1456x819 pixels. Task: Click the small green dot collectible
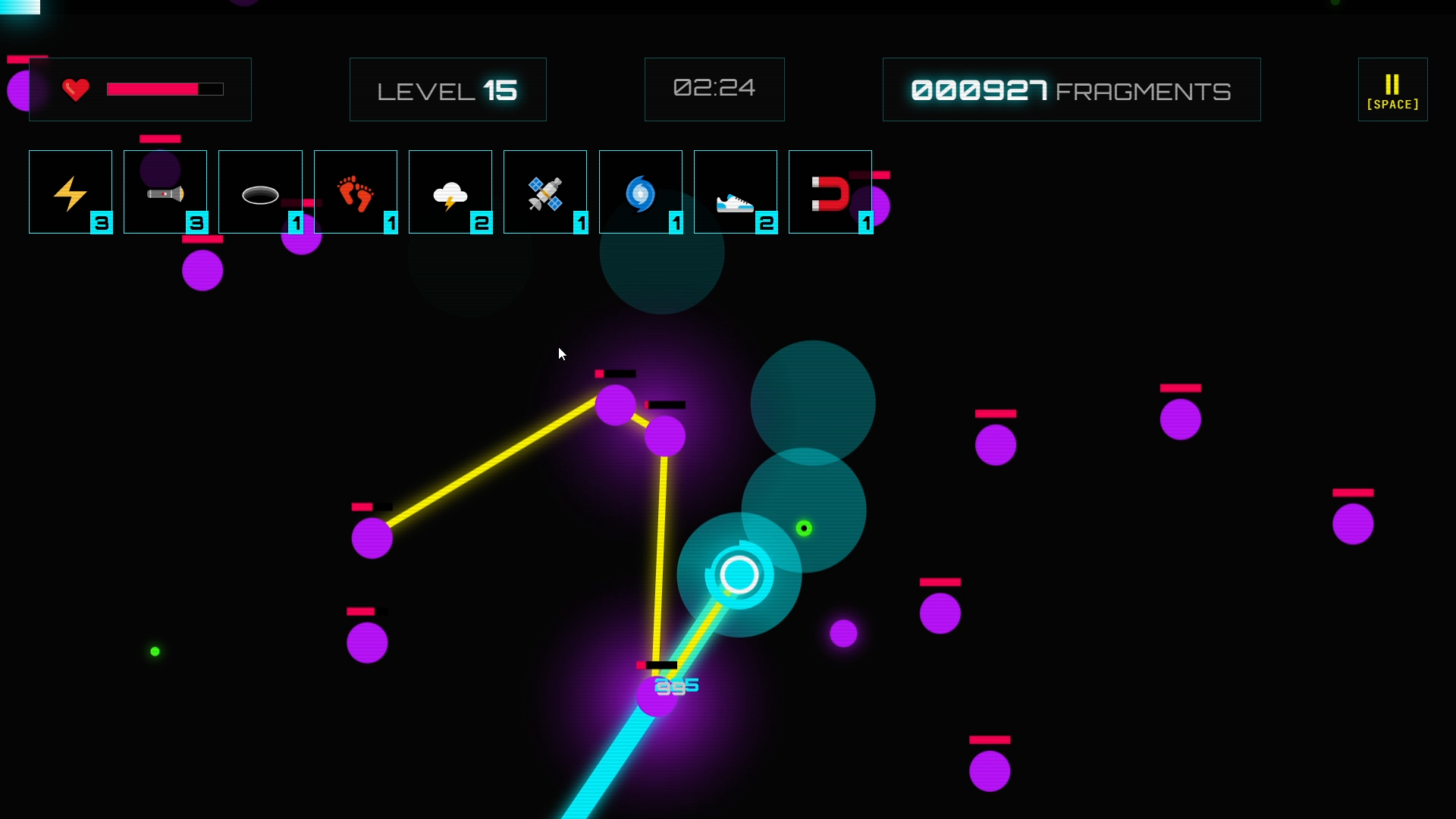tap(155, 651)
